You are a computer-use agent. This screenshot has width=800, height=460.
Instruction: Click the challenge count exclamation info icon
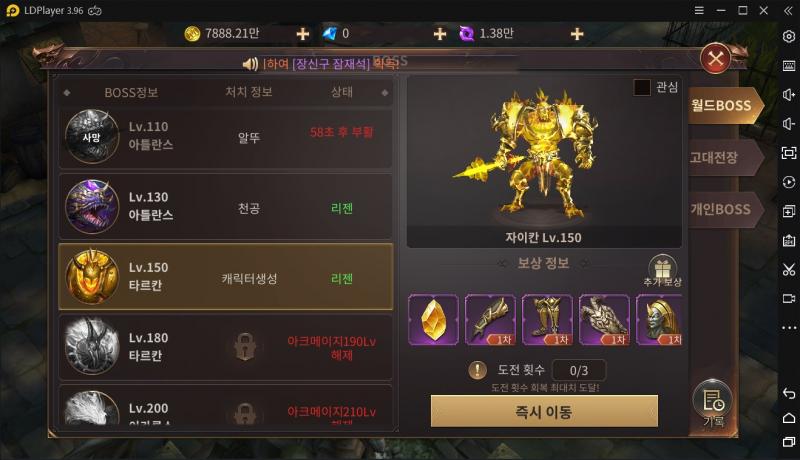point(478,370)
